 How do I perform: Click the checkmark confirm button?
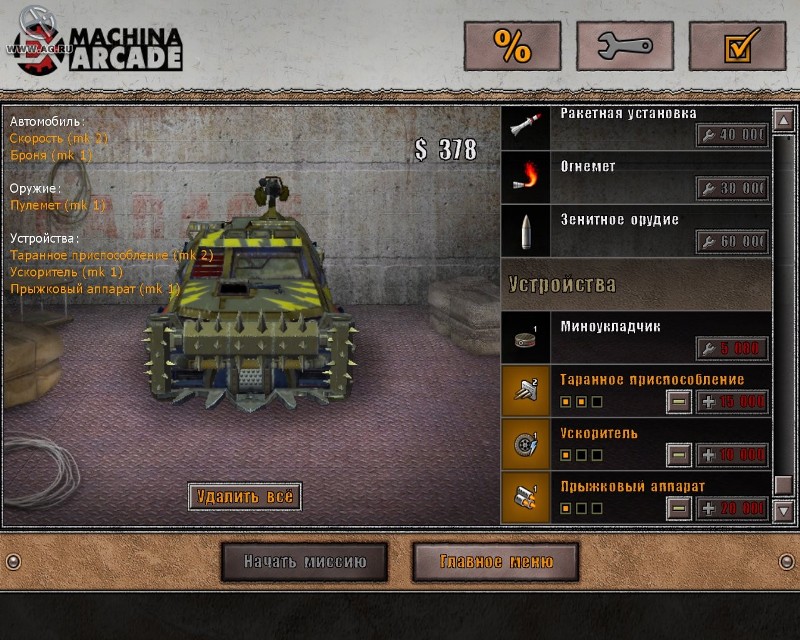click(738, 46)
